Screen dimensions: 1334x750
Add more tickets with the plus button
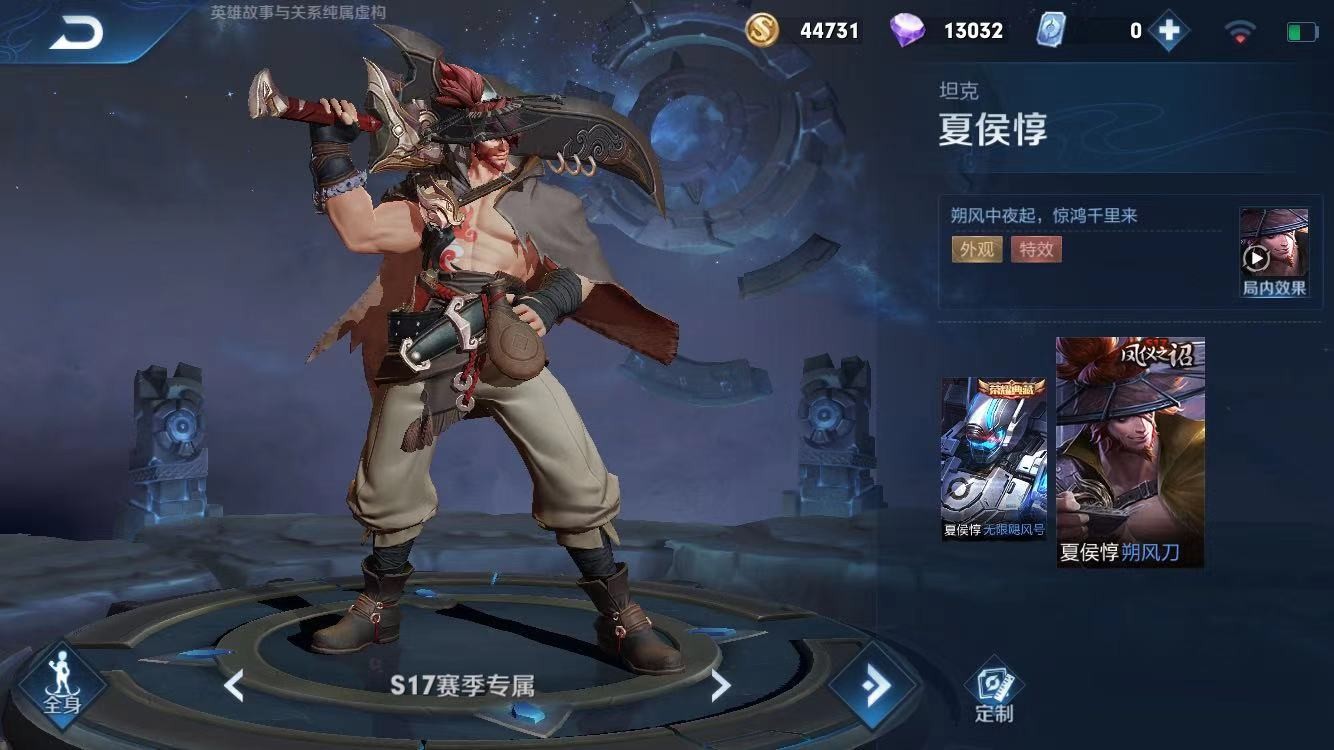pyautogui.click(x=1168, y=30)
